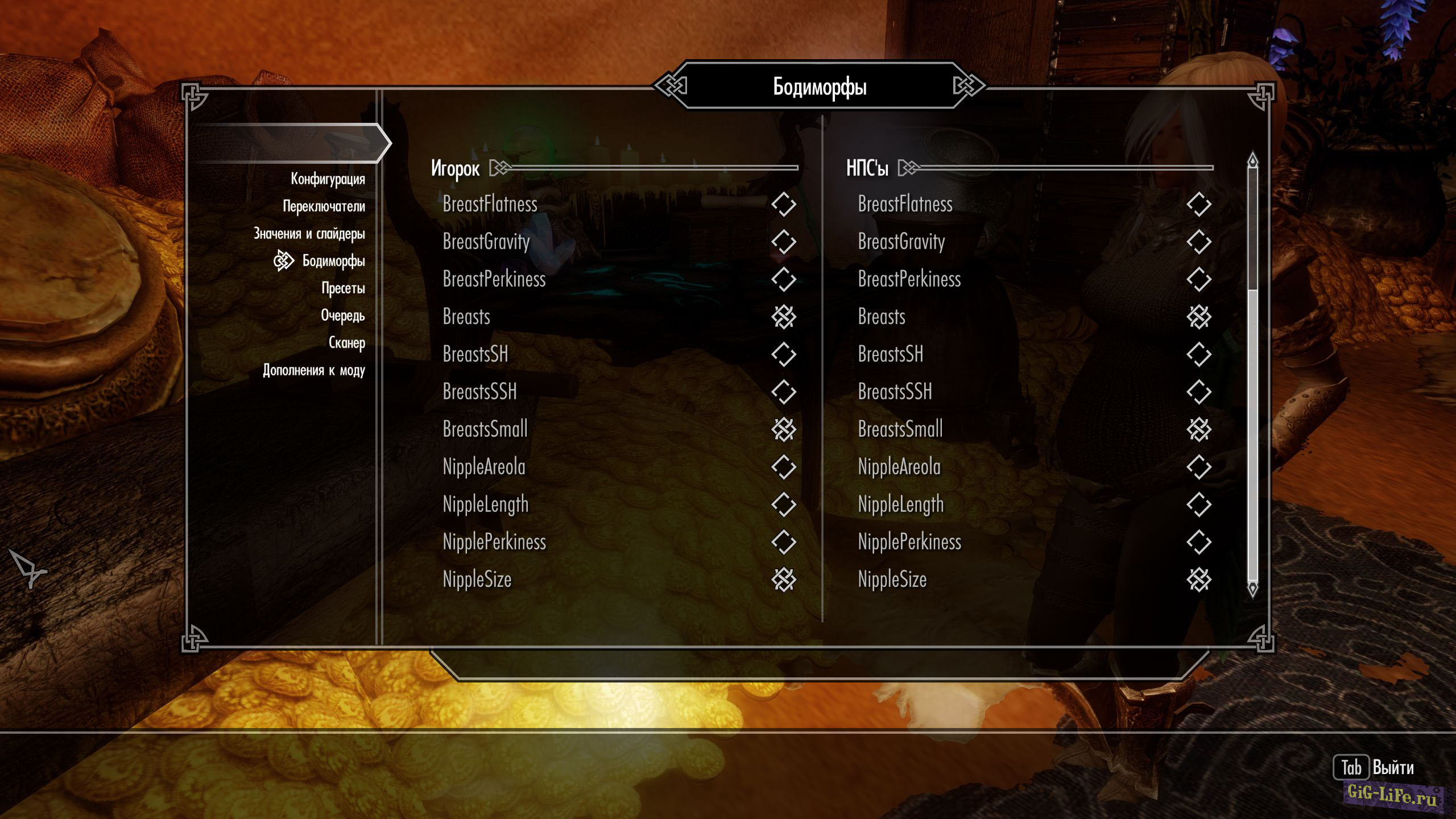
Task: Open the Пресеты page
Action: [x=343, y=288]
